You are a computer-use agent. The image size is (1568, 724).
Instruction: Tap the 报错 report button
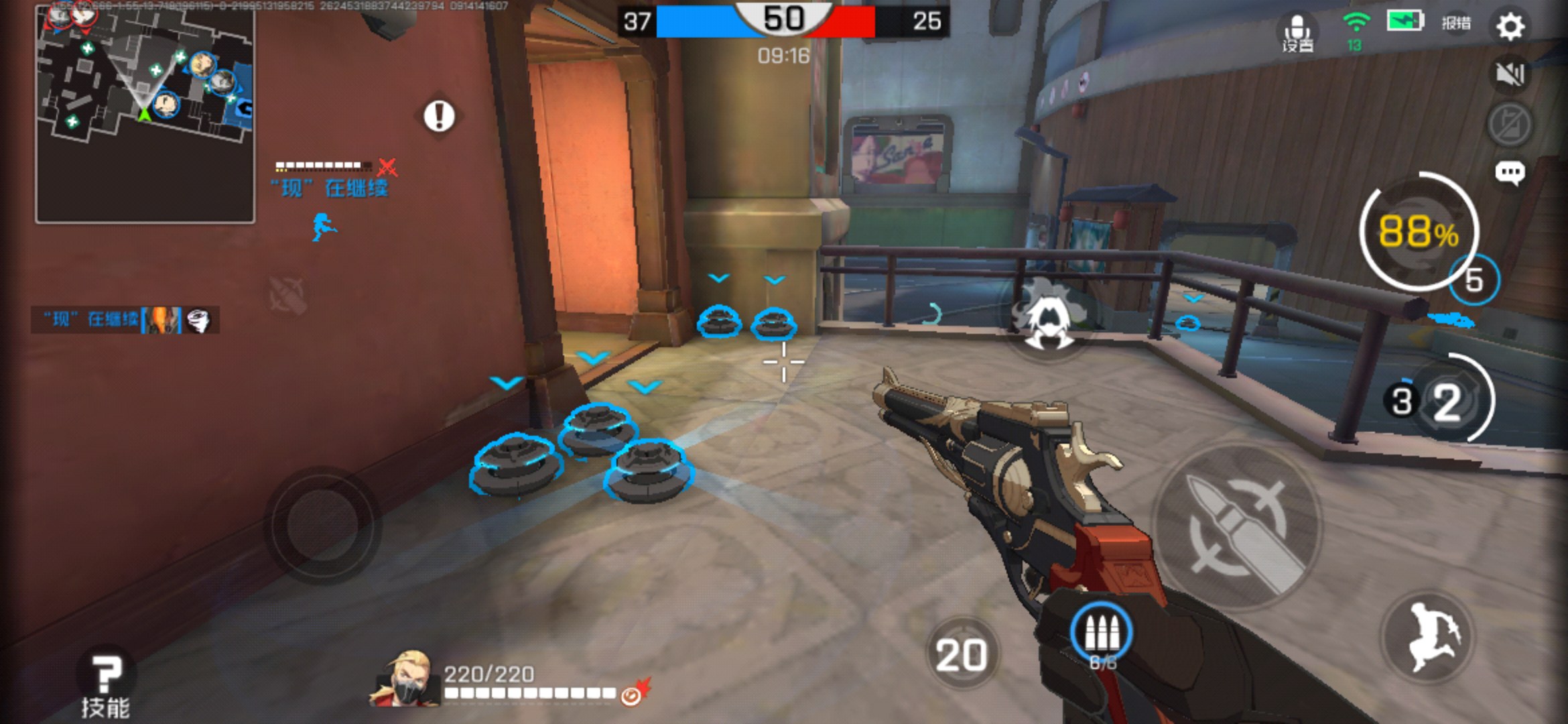pos(1456,23)
